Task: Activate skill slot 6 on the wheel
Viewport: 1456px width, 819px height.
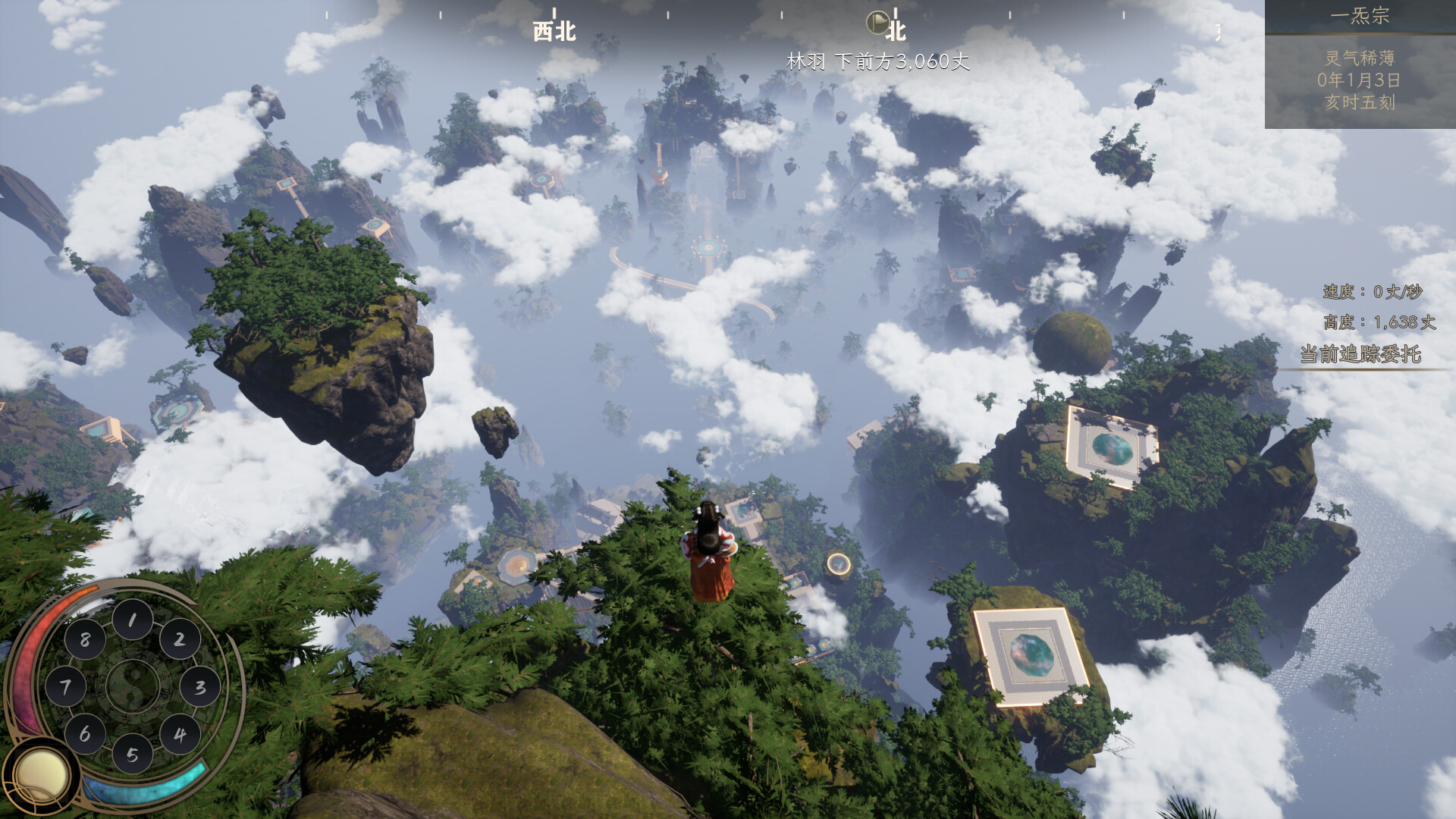Action: pos(85,734)
